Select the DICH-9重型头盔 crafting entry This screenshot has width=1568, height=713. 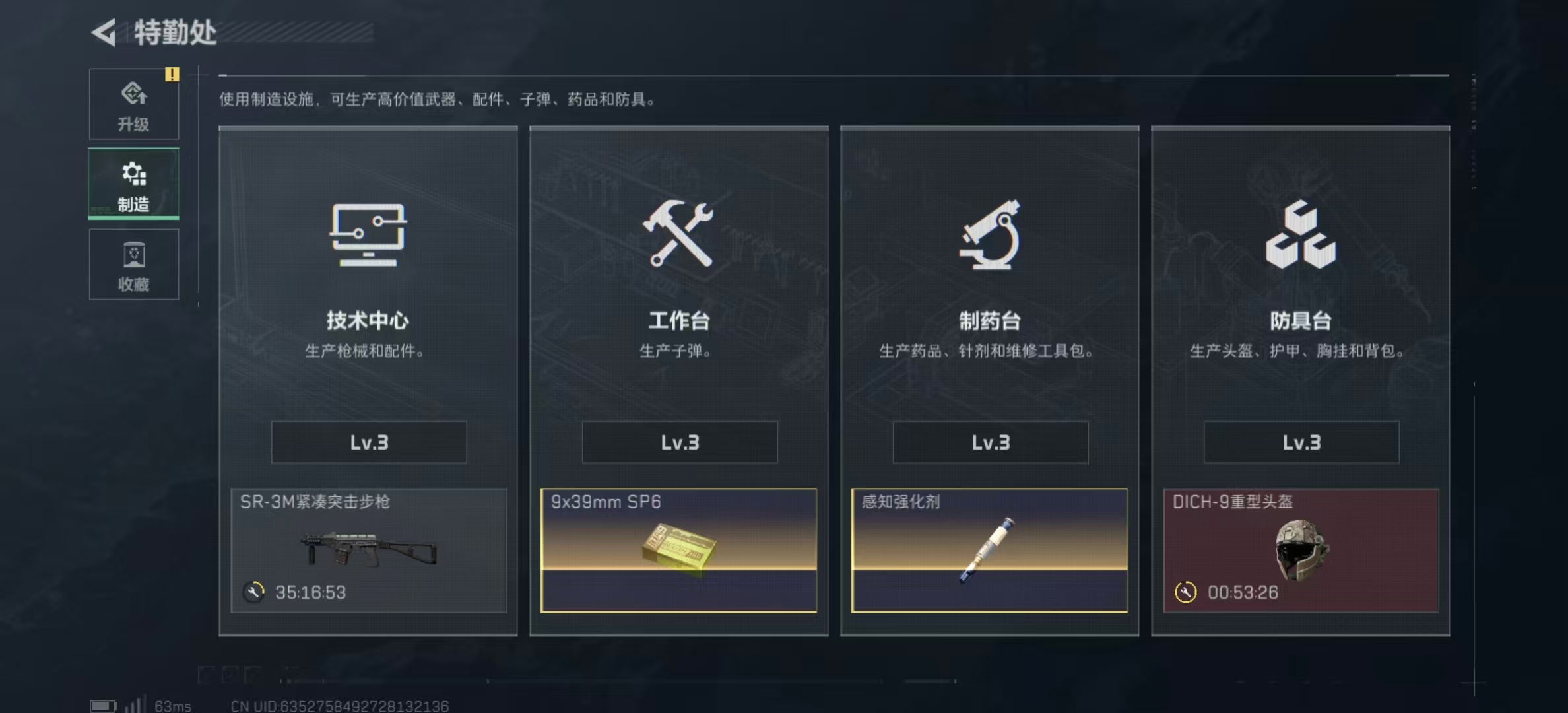coord(1300,551)
